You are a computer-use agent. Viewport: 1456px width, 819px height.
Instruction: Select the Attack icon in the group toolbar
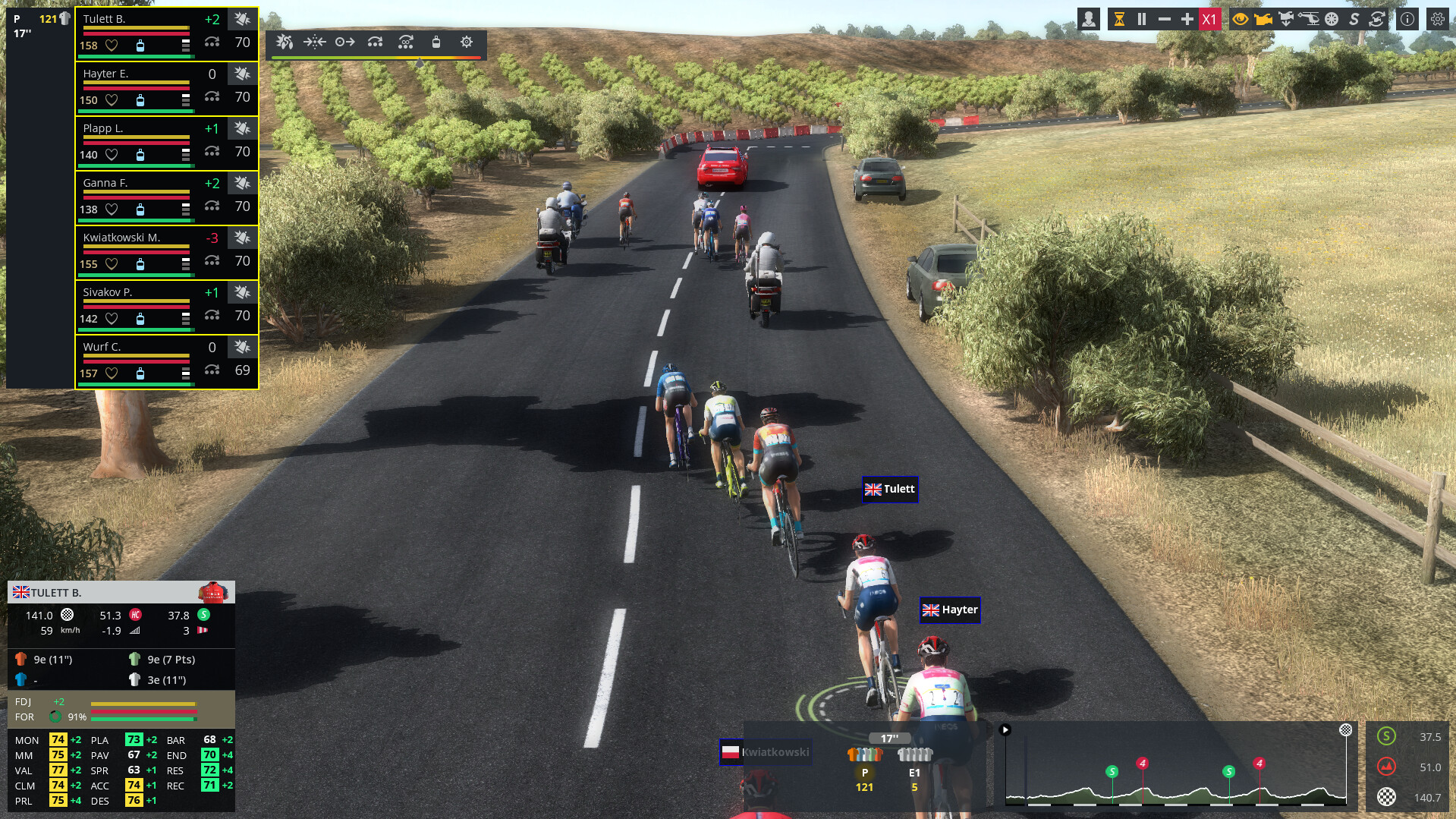(285, 43)
